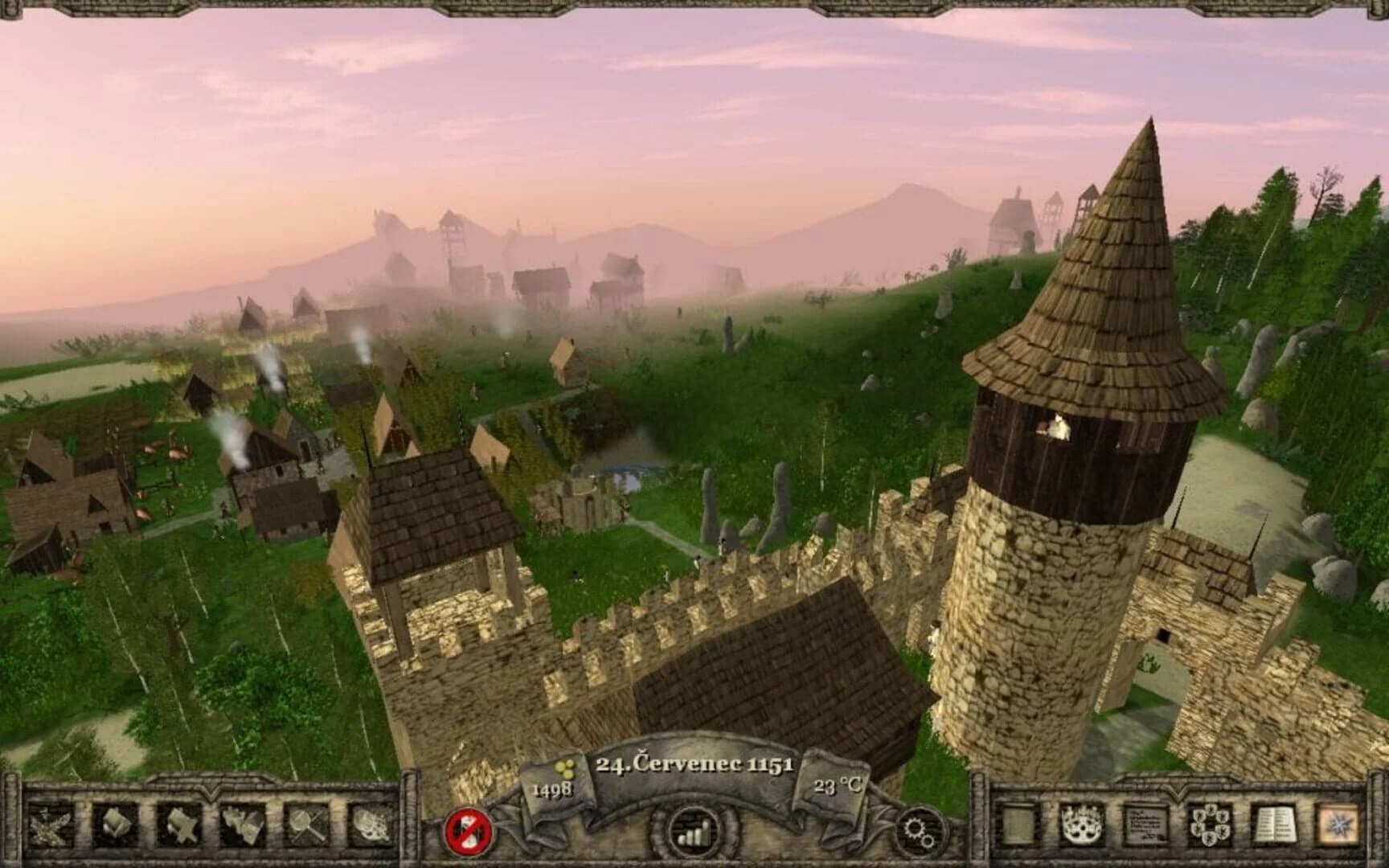
Task: Open the crown wreath kingdom icon
Action: tap(1081, 826)
